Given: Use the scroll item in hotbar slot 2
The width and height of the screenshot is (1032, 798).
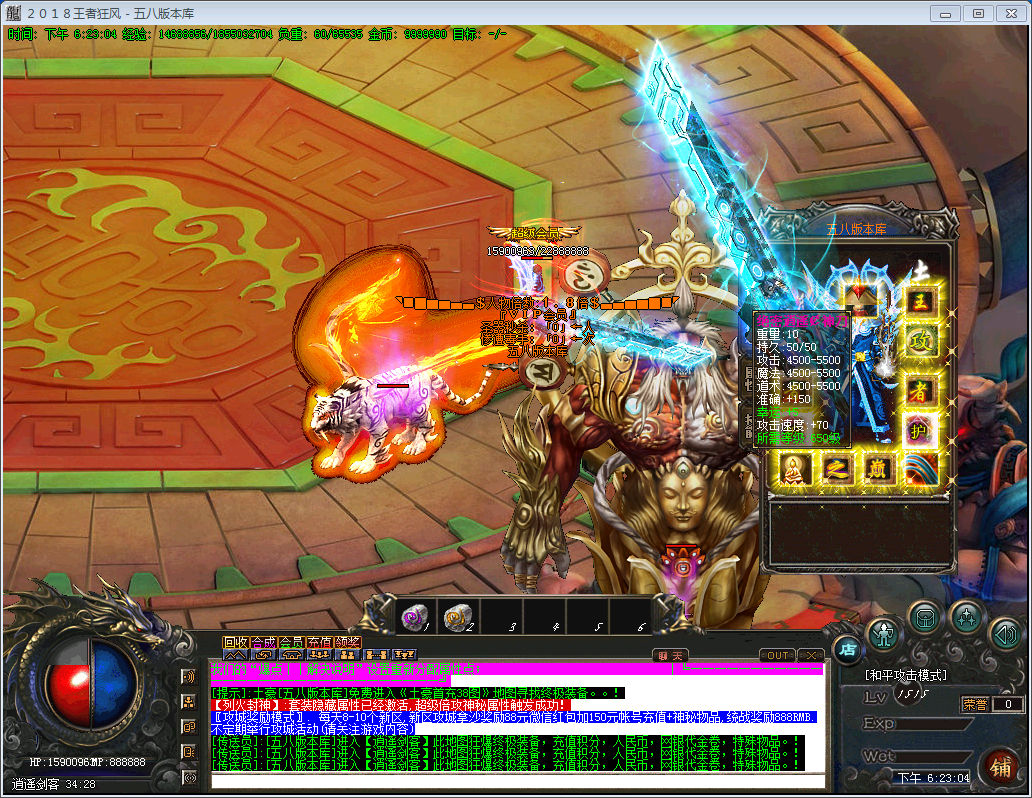Looking at the screenshot, I should tap(457, 618).
